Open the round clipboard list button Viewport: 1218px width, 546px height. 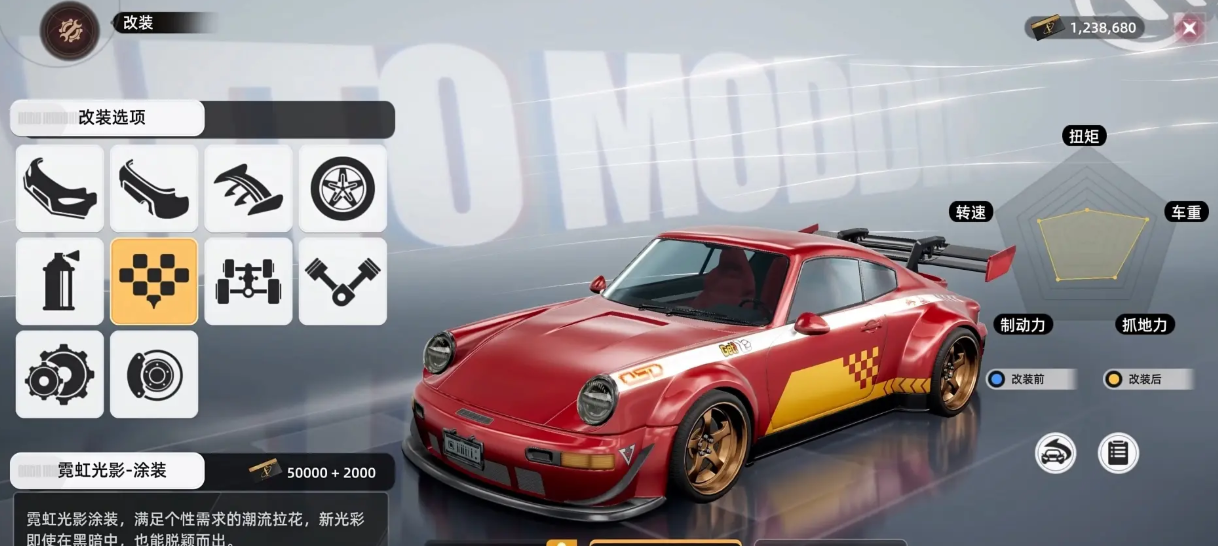coord(1118,453)
